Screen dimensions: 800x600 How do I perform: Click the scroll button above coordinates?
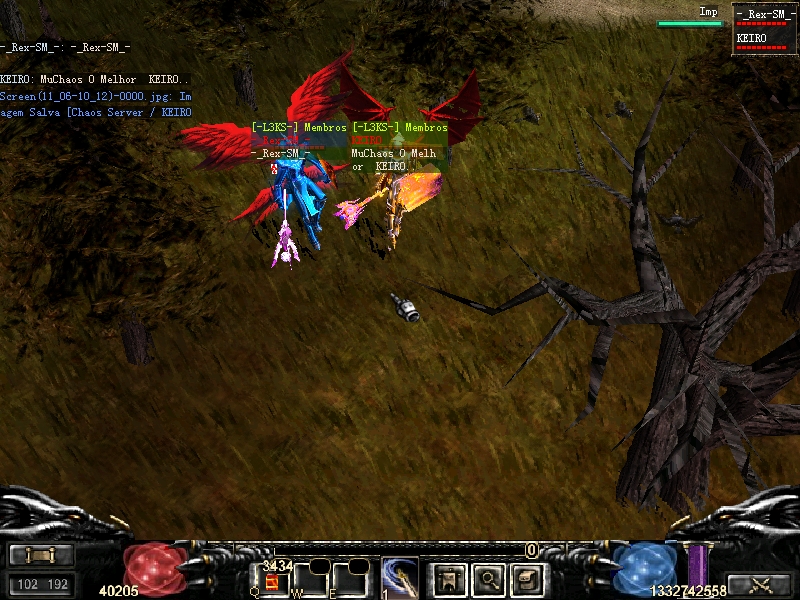tap(41, 555)
